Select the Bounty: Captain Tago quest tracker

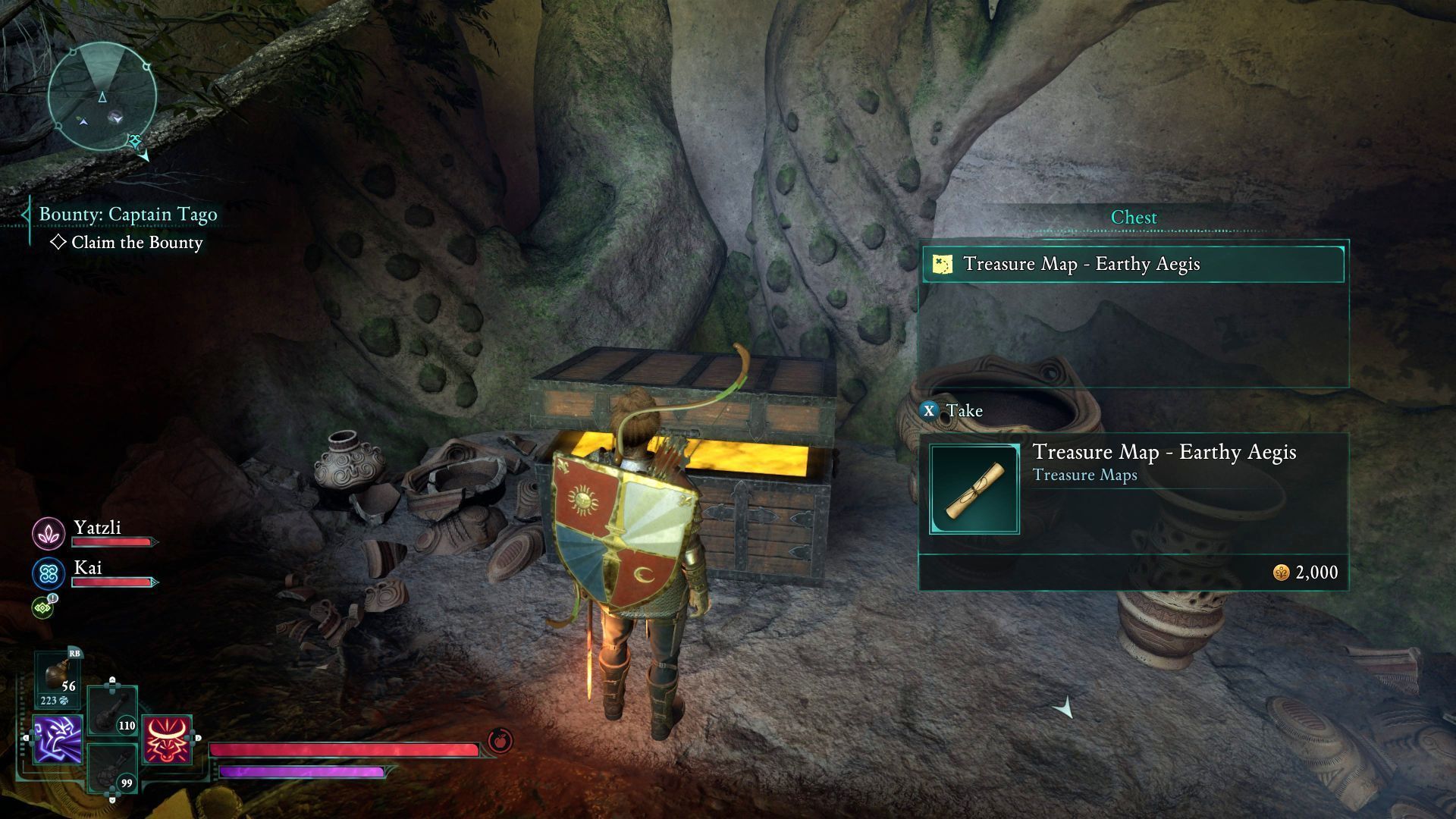tap(127, 215)
